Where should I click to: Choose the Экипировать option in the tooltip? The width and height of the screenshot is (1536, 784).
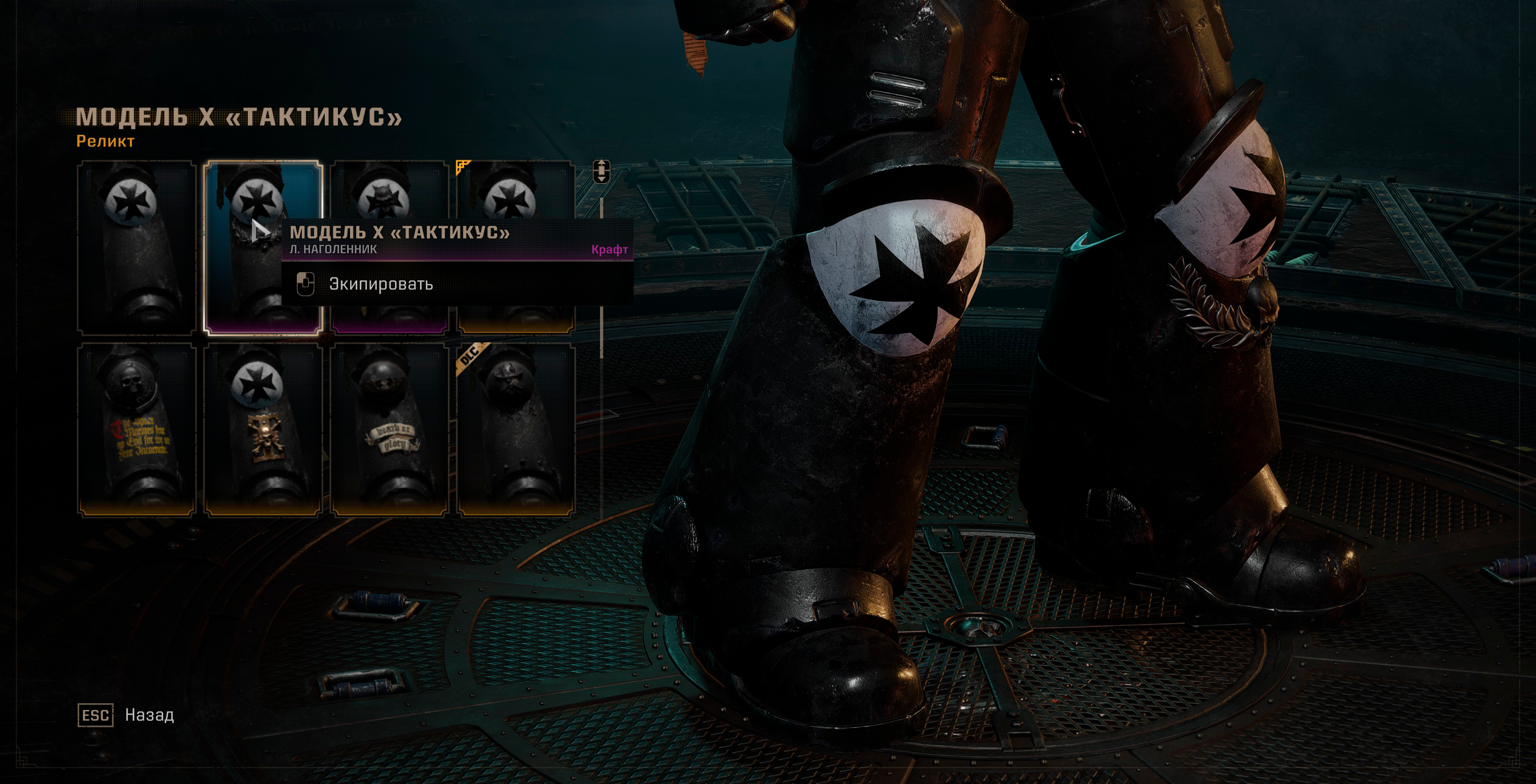point(380,284)
